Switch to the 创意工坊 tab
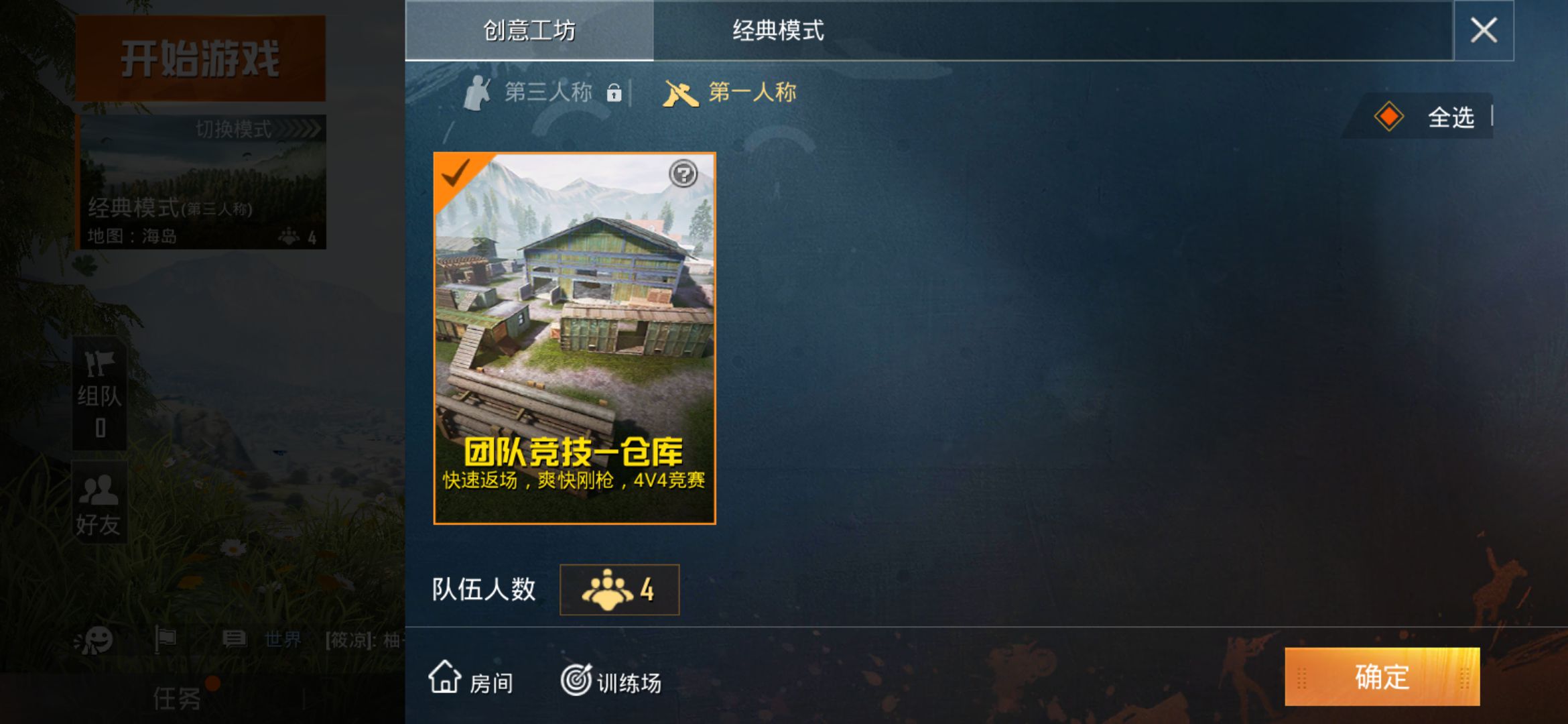Screen dimensions: 1568x724 pyautogui.click(x=529, y=29)
